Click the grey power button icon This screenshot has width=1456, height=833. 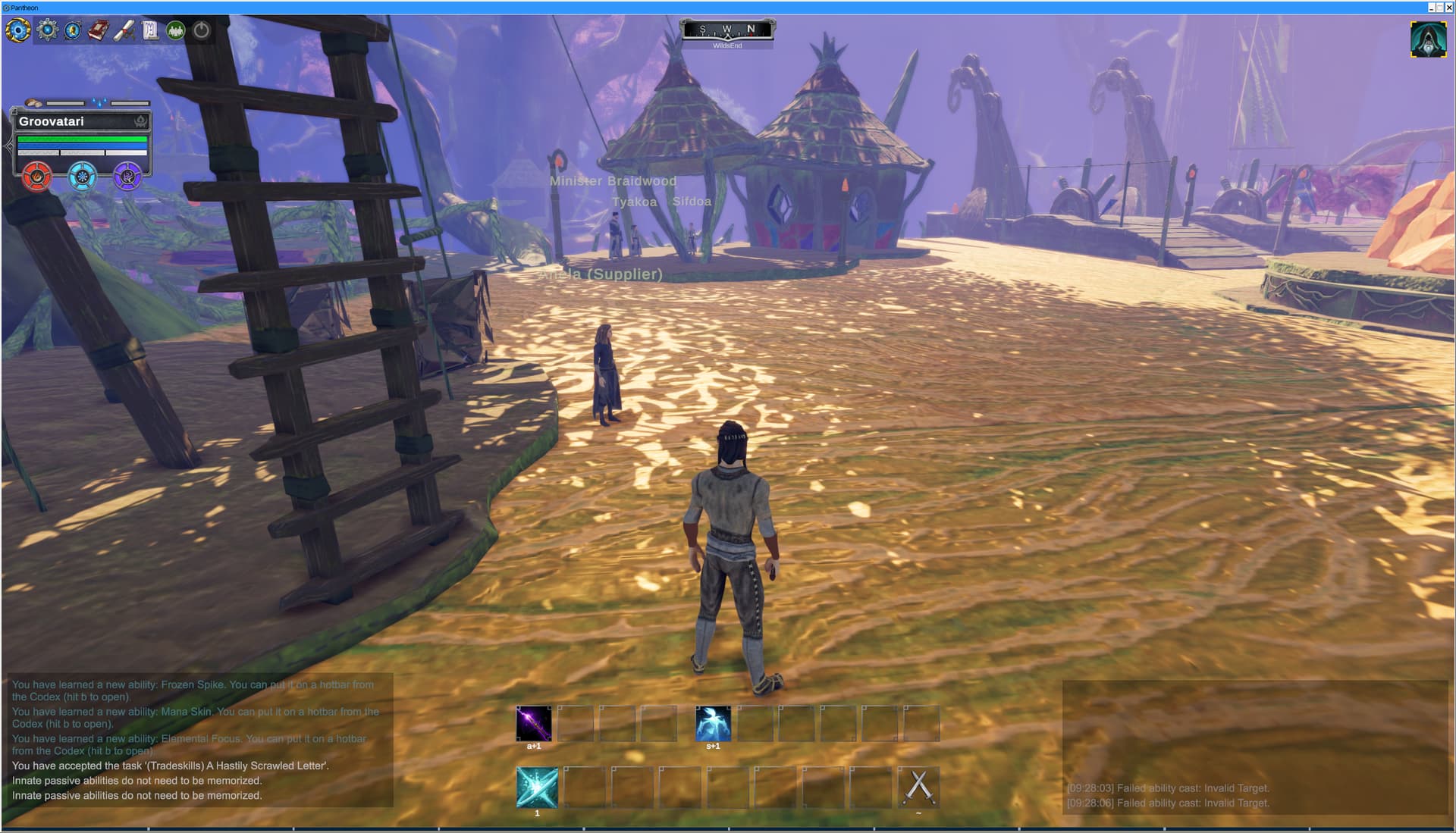(x=202, y=30)
